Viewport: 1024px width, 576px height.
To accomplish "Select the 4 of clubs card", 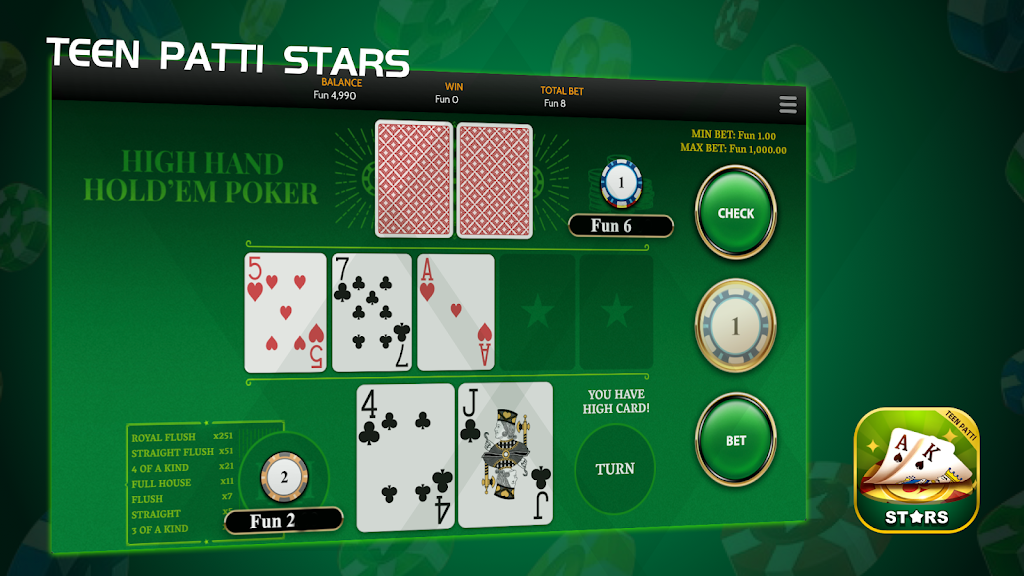I will point(405,455).
